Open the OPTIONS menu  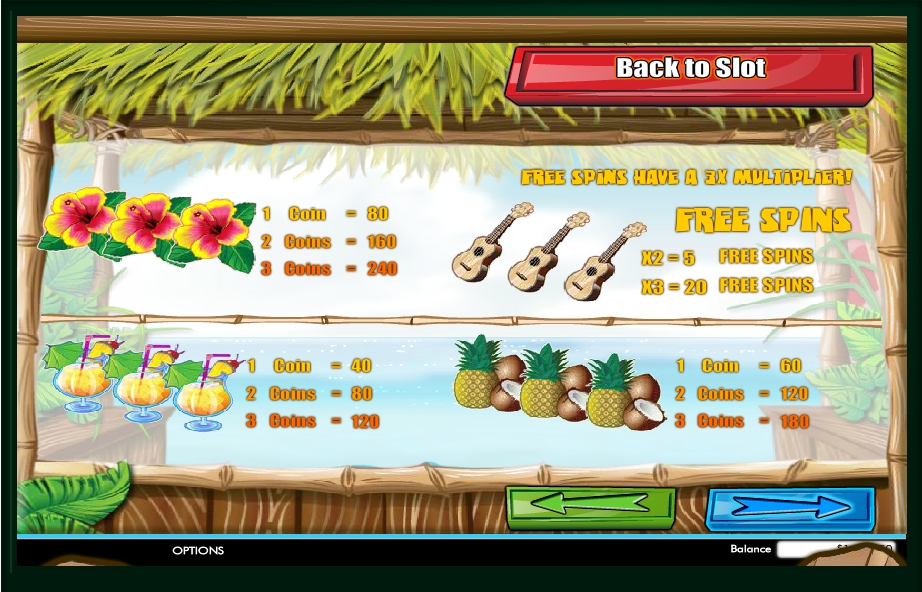[x=198, y=550]
